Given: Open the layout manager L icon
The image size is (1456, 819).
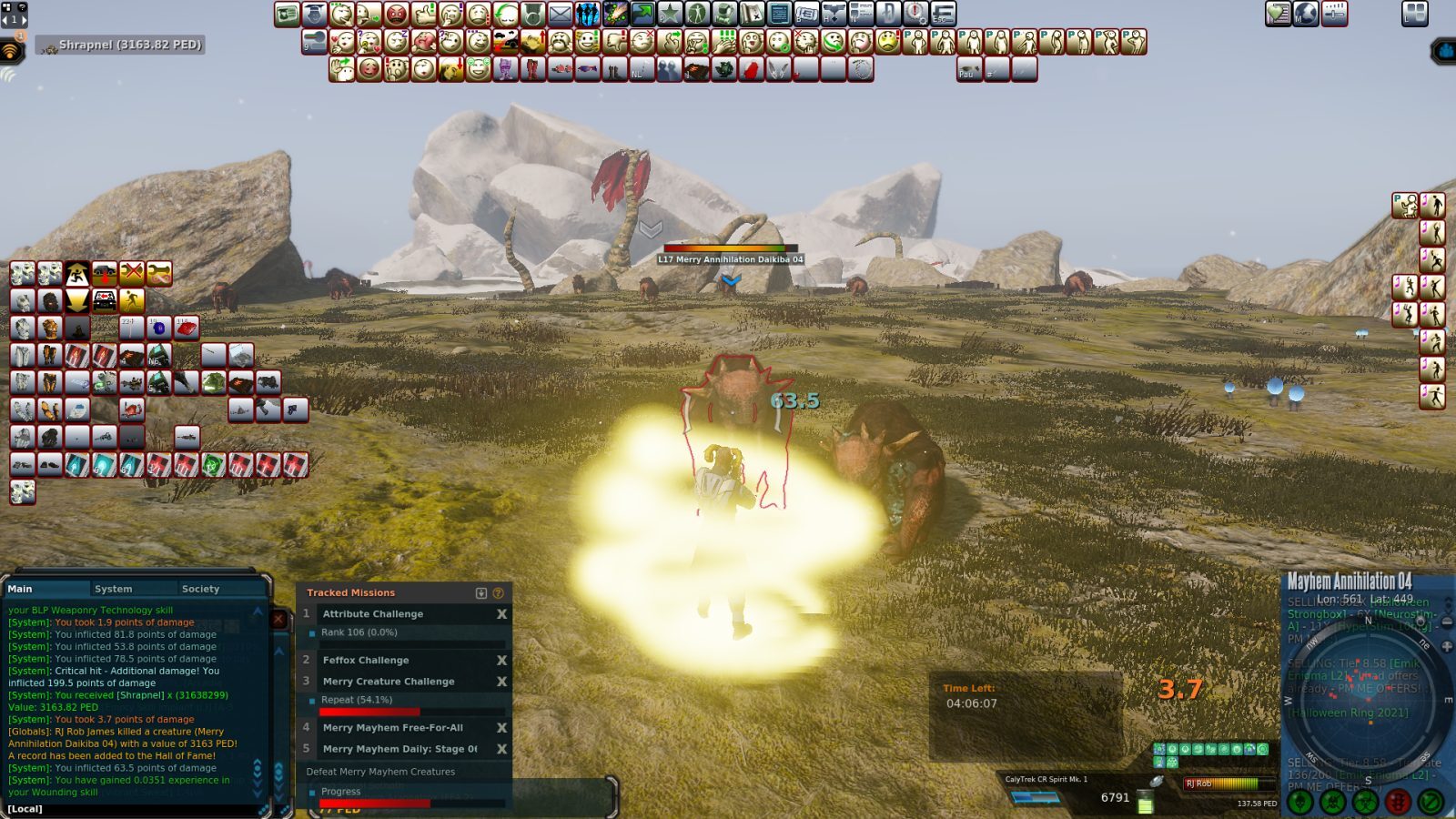Looking at the screenshot, I should click(x=1416, y=13).
